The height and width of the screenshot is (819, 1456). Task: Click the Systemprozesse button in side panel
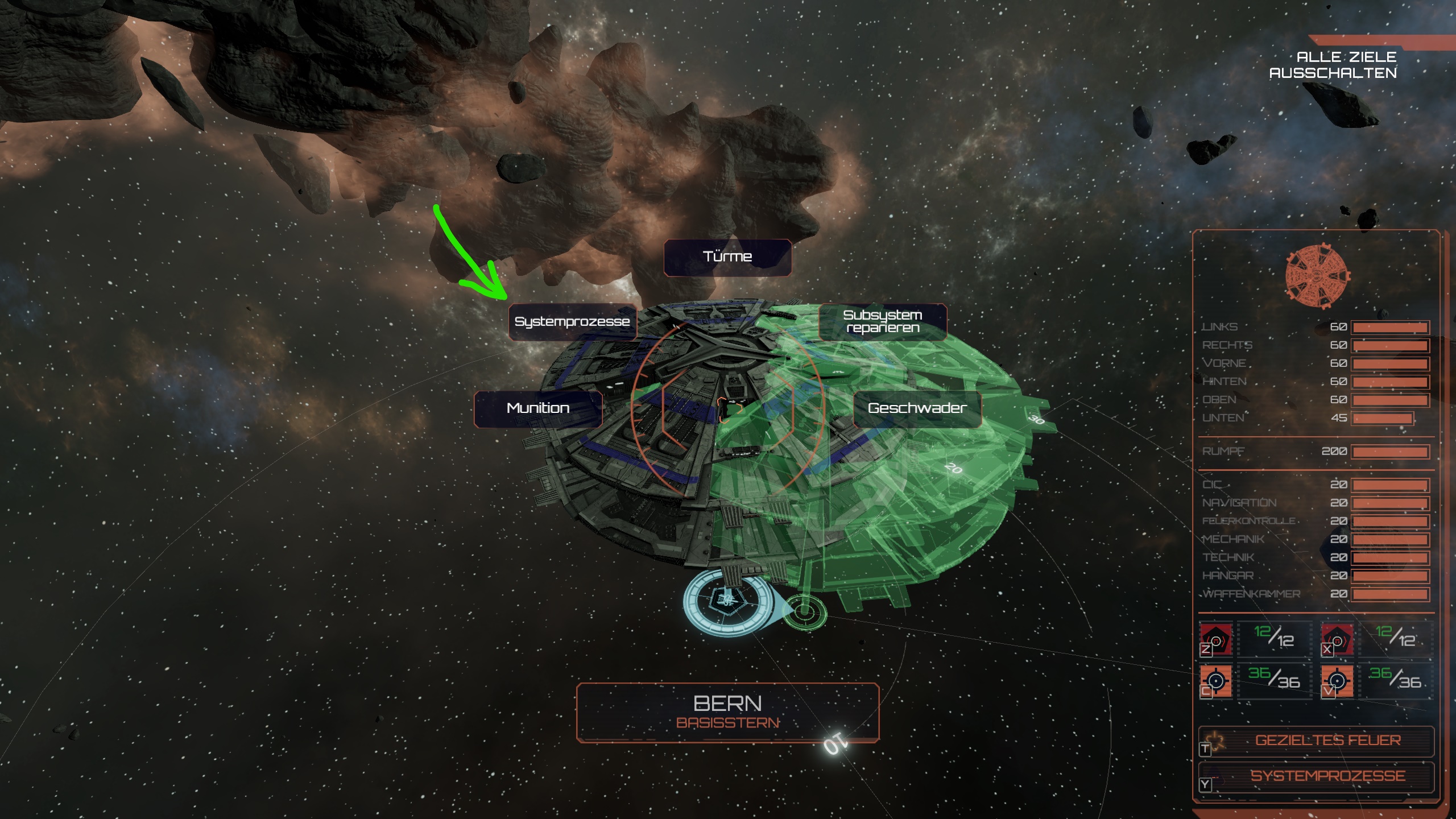[x=1316, y=776]
